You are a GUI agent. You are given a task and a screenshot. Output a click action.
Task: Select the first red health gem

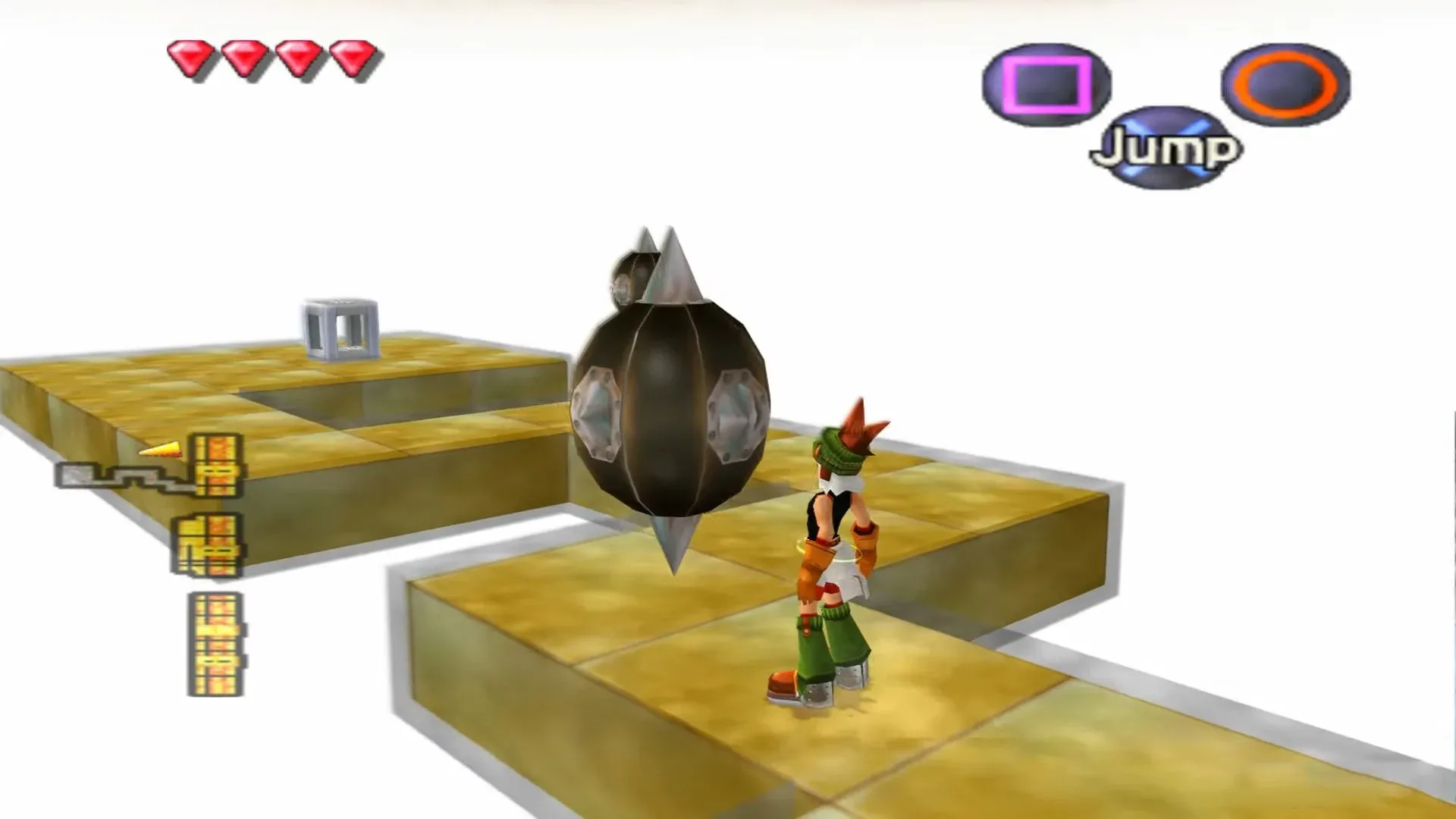[x=192, y=57]
